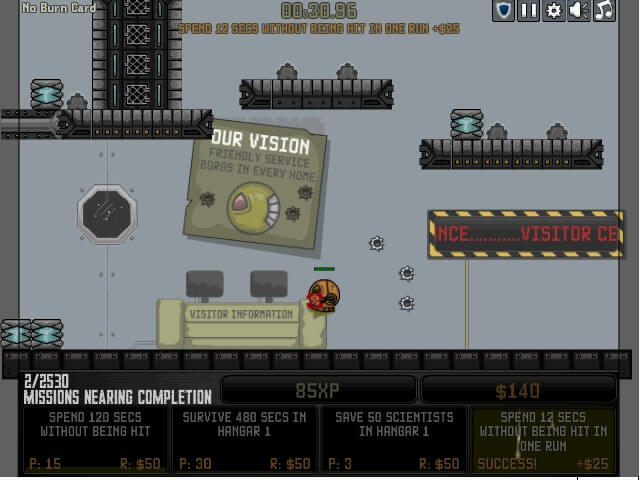
Task: Select the 'Spend 120 secs without being hit' mission
Action: pyautogui.click(x=96, y=439)
